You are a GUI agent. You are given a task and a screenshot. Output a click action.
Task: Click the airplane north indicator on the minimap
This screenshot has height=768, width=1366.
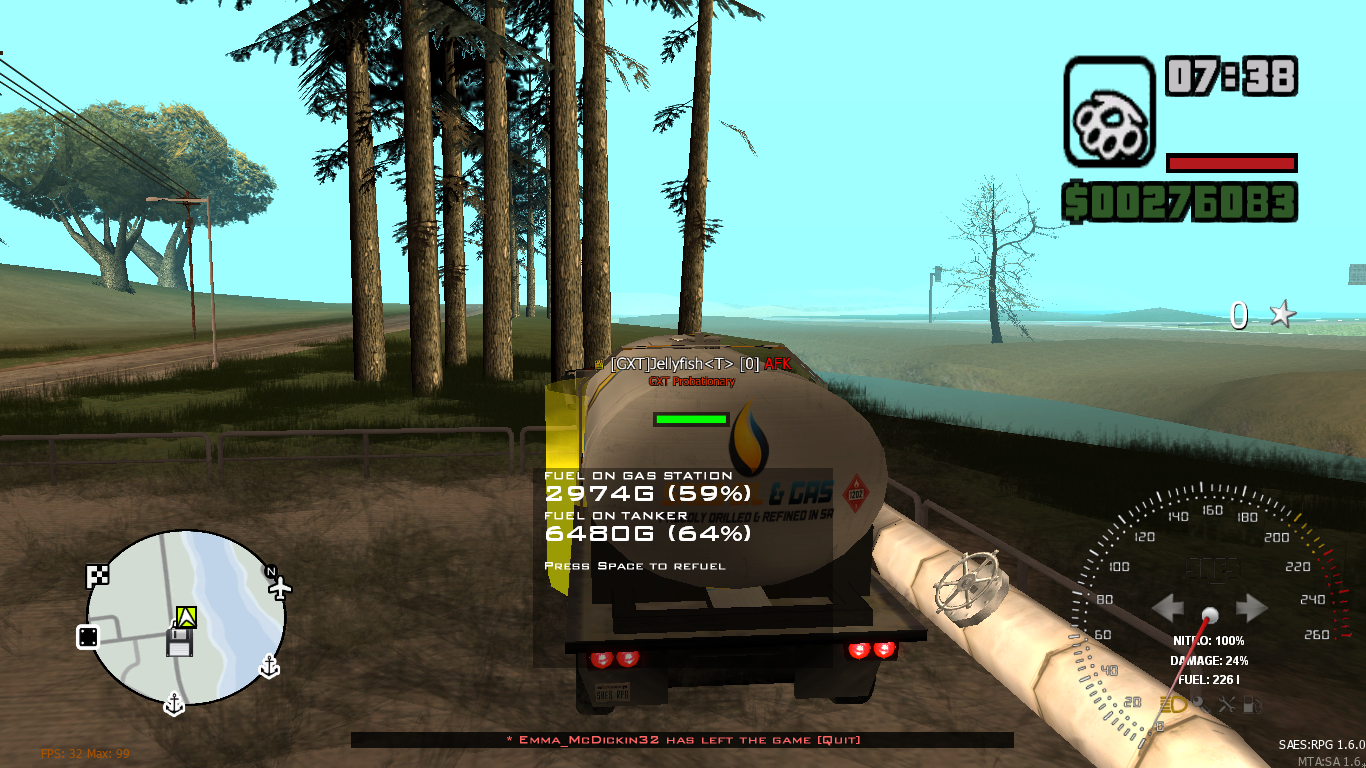click(281, 586)
